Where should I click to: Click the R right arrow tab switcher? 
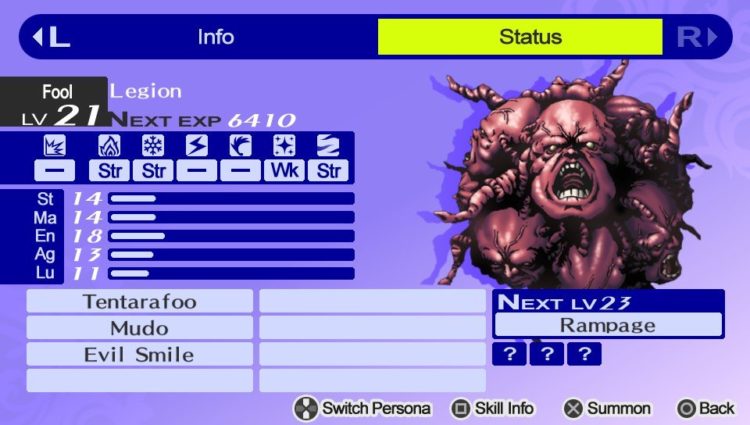(x=697, y=38)
